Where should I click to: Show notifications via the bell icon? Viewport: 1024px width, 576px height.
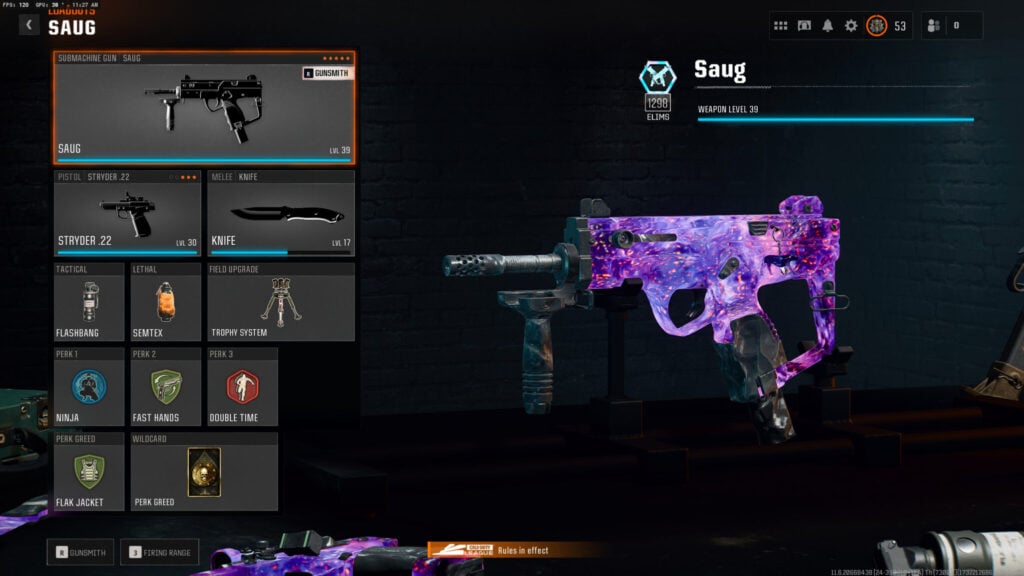pyautogui.click(x=827, y=25)
